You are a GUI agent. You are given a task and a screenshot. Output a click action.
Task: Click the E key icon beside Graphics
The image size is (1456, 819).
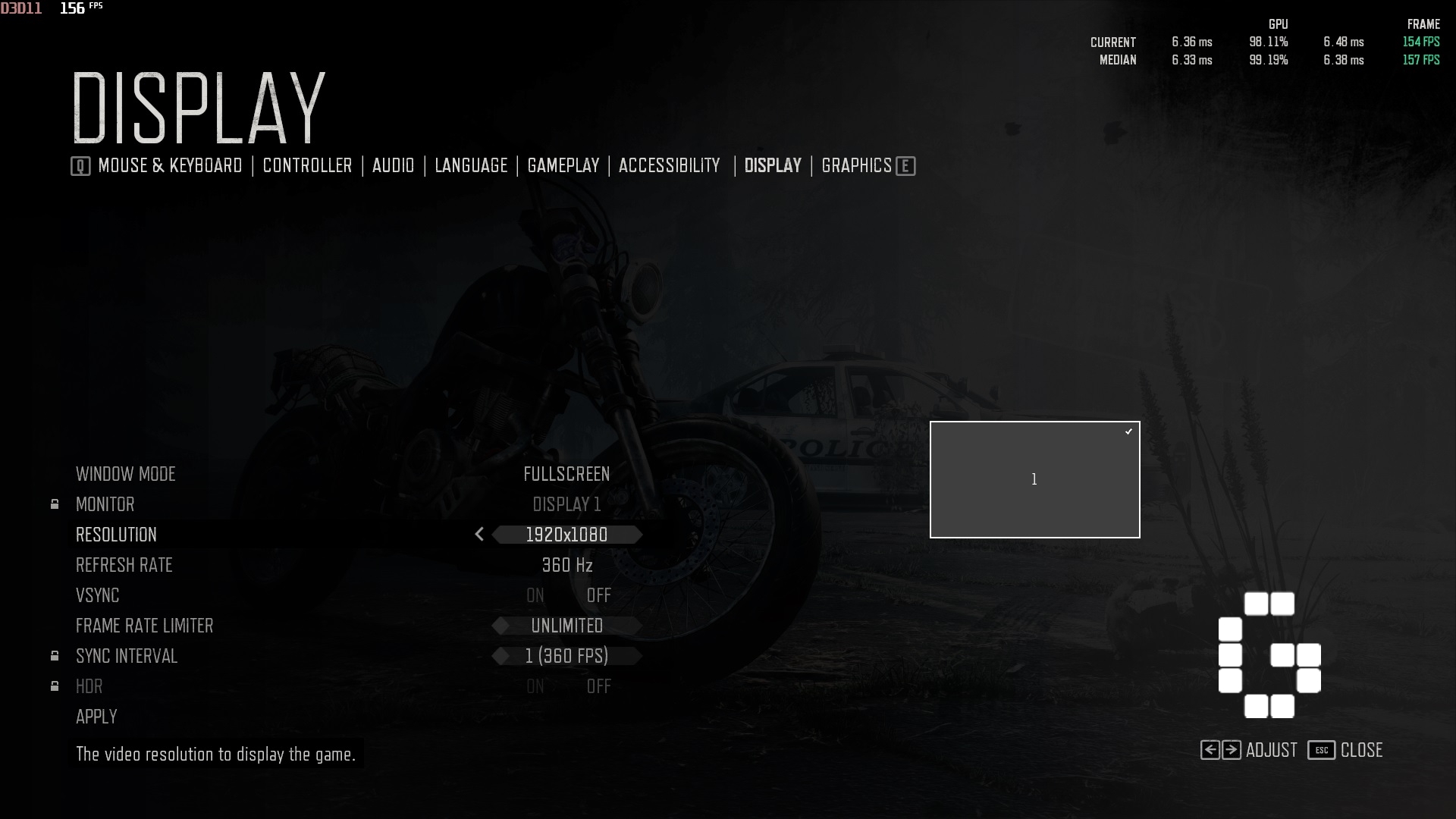(x=905, y=165)
